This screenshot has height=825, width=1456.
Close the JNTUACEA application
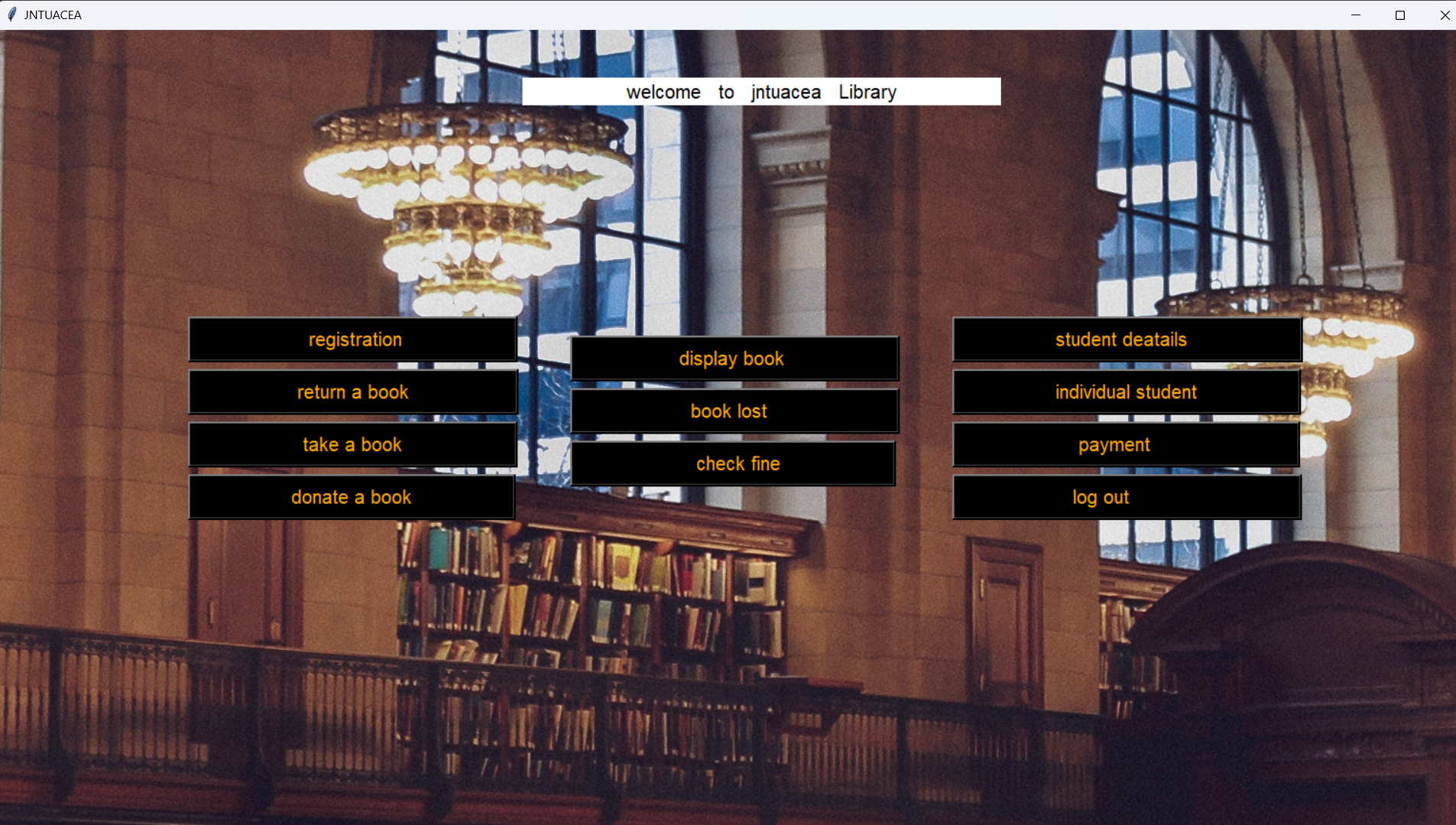tap(1445, 15)
